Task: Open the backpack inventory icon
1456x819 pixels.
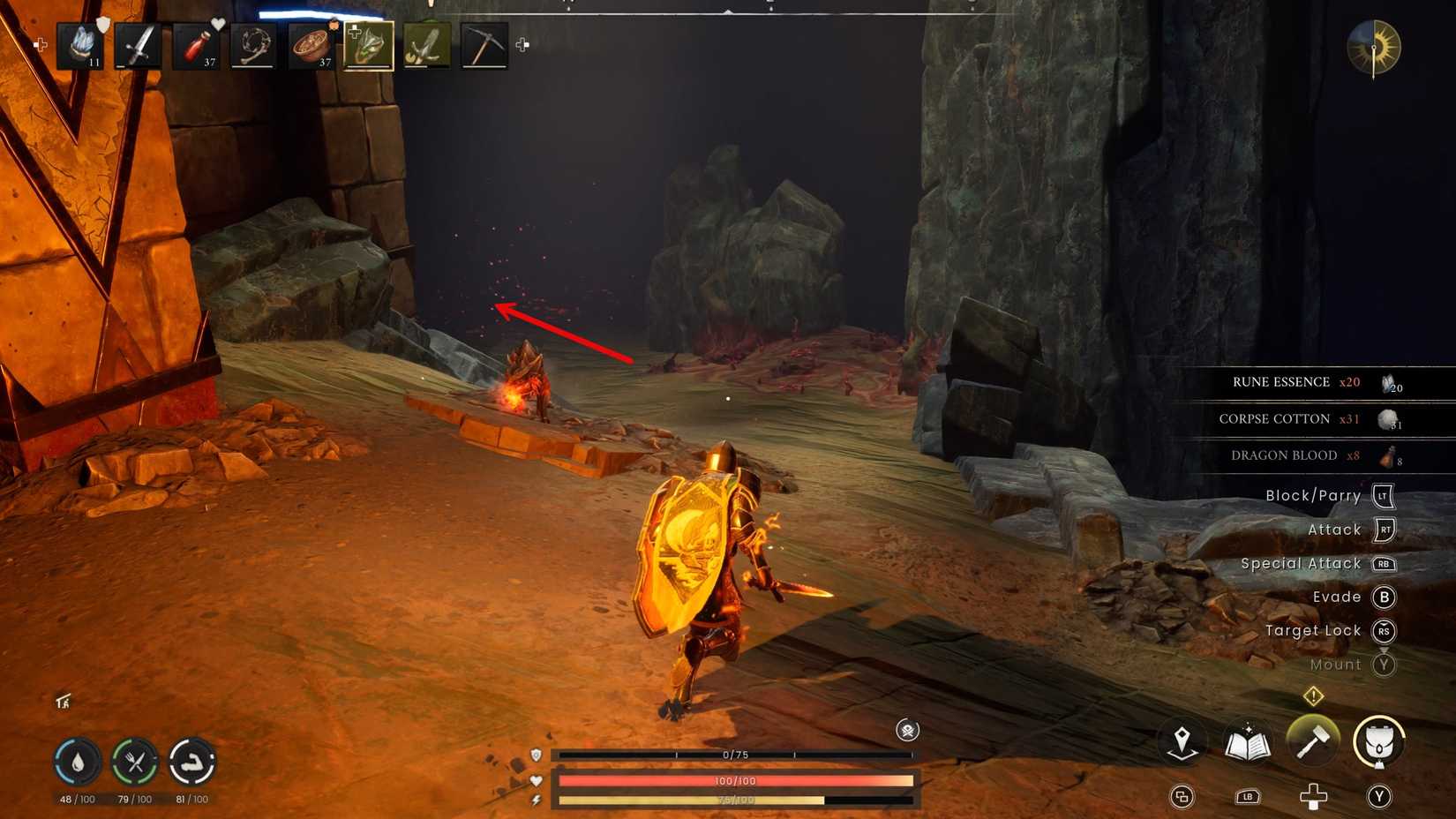Action: [1378, 741]
